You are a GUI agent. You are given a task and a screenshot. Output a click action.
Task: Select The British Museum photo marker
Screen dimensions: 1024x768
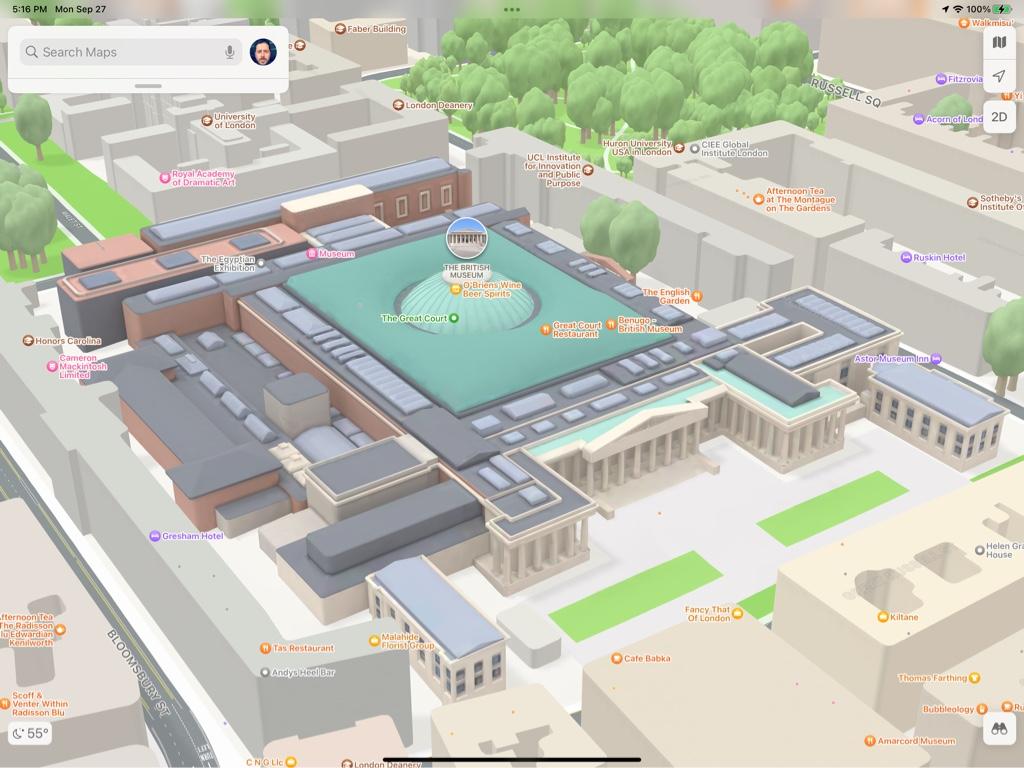pos(466,238)
